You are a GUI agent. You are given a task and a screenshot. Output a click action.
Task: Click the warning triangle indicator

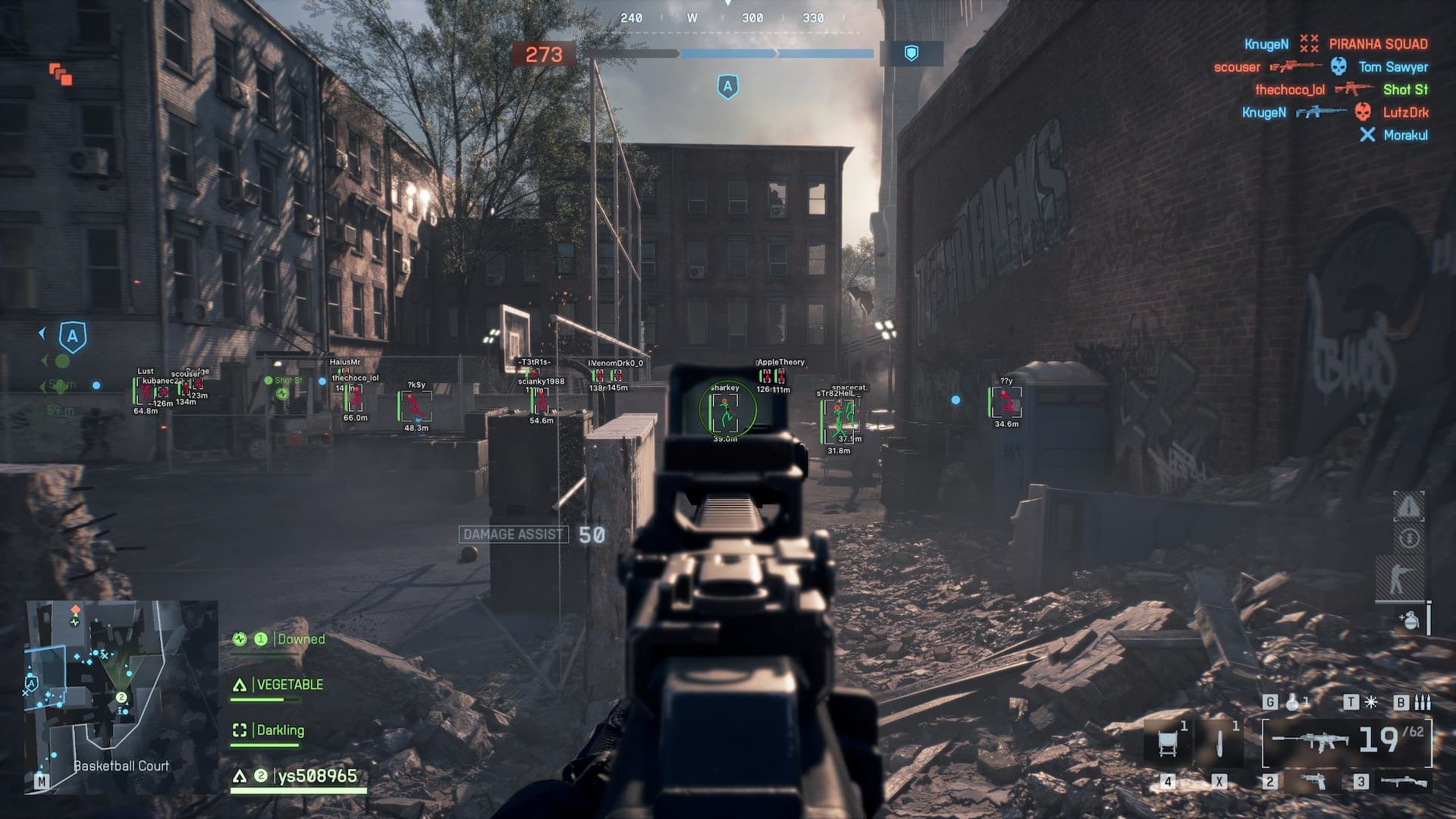point(1409,506)
